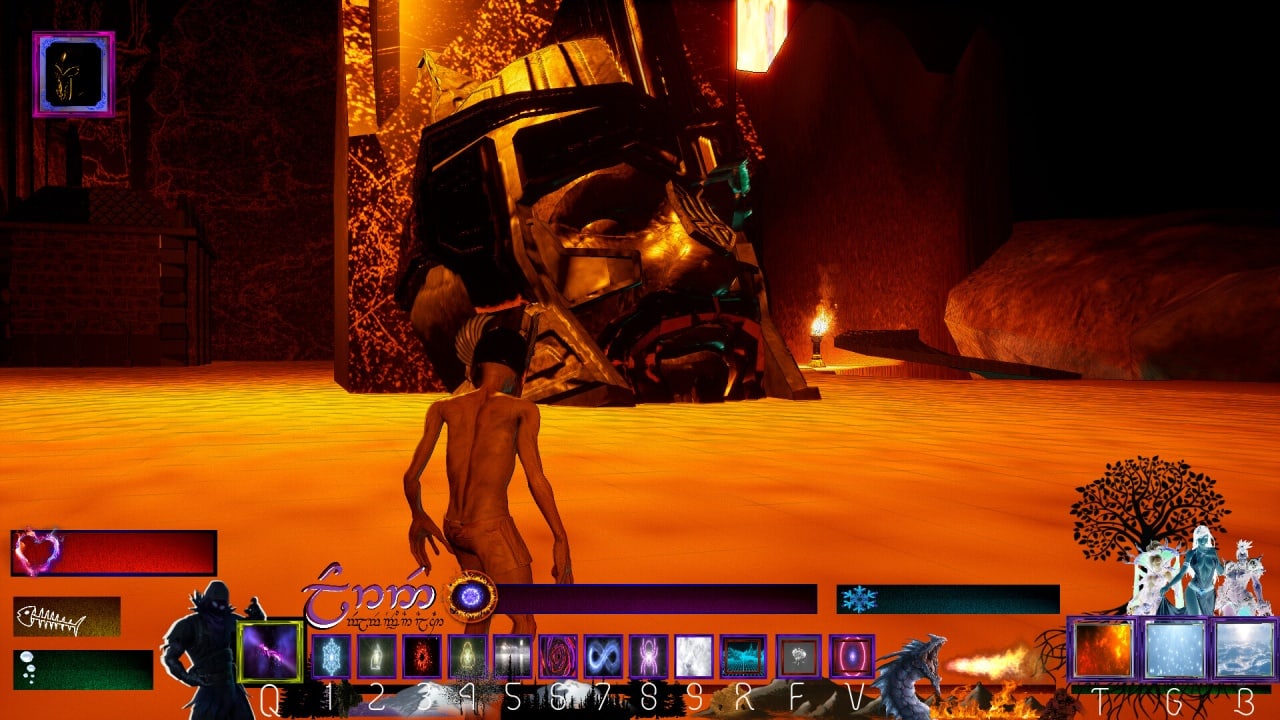This screenshot has width=1280, height=720.
Task: Select the blue ice crystal spell slot
Action: 331,657
